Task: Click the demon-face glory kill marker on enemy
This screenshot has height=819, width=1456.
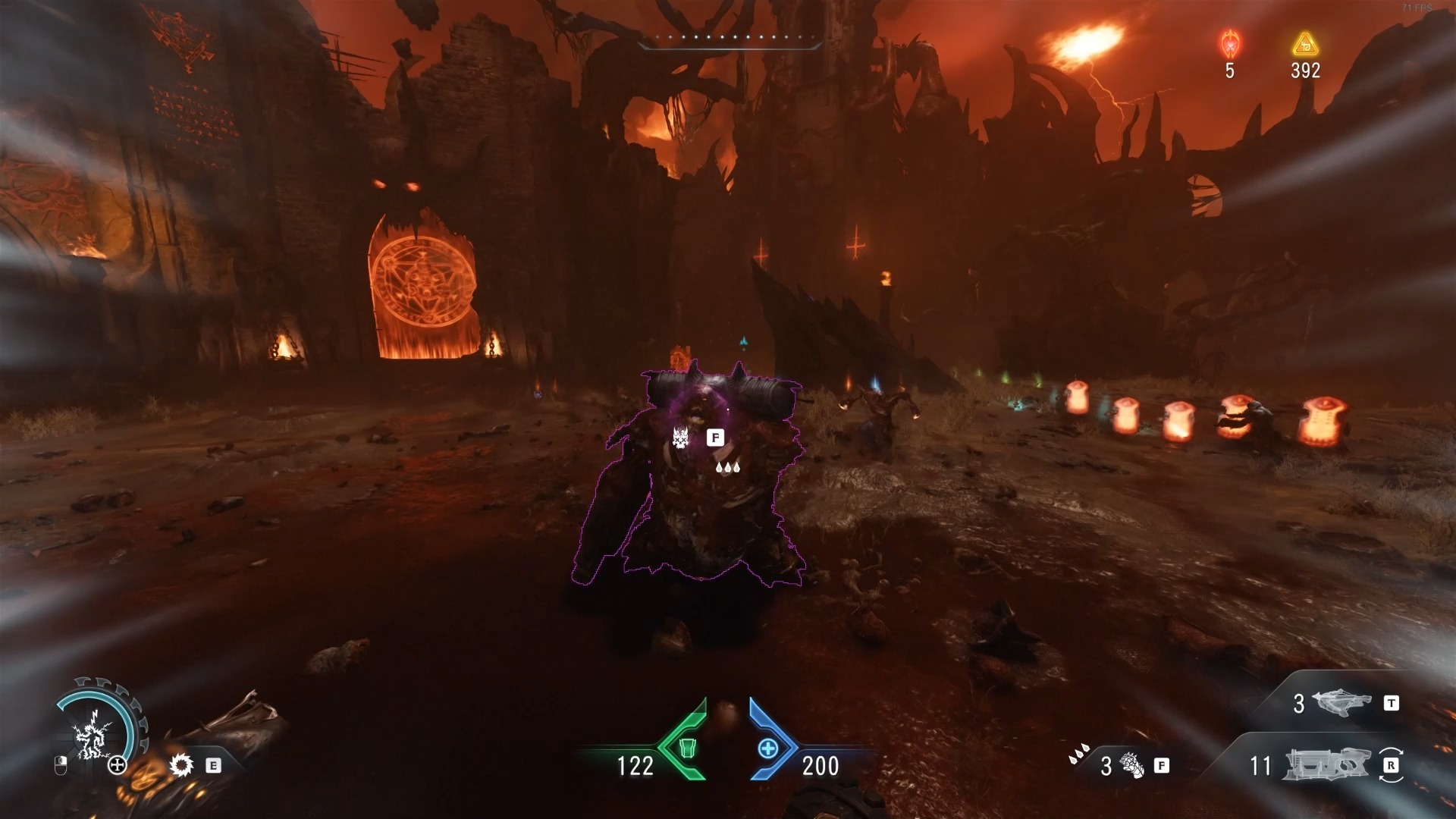Action: tap(679, 437)
